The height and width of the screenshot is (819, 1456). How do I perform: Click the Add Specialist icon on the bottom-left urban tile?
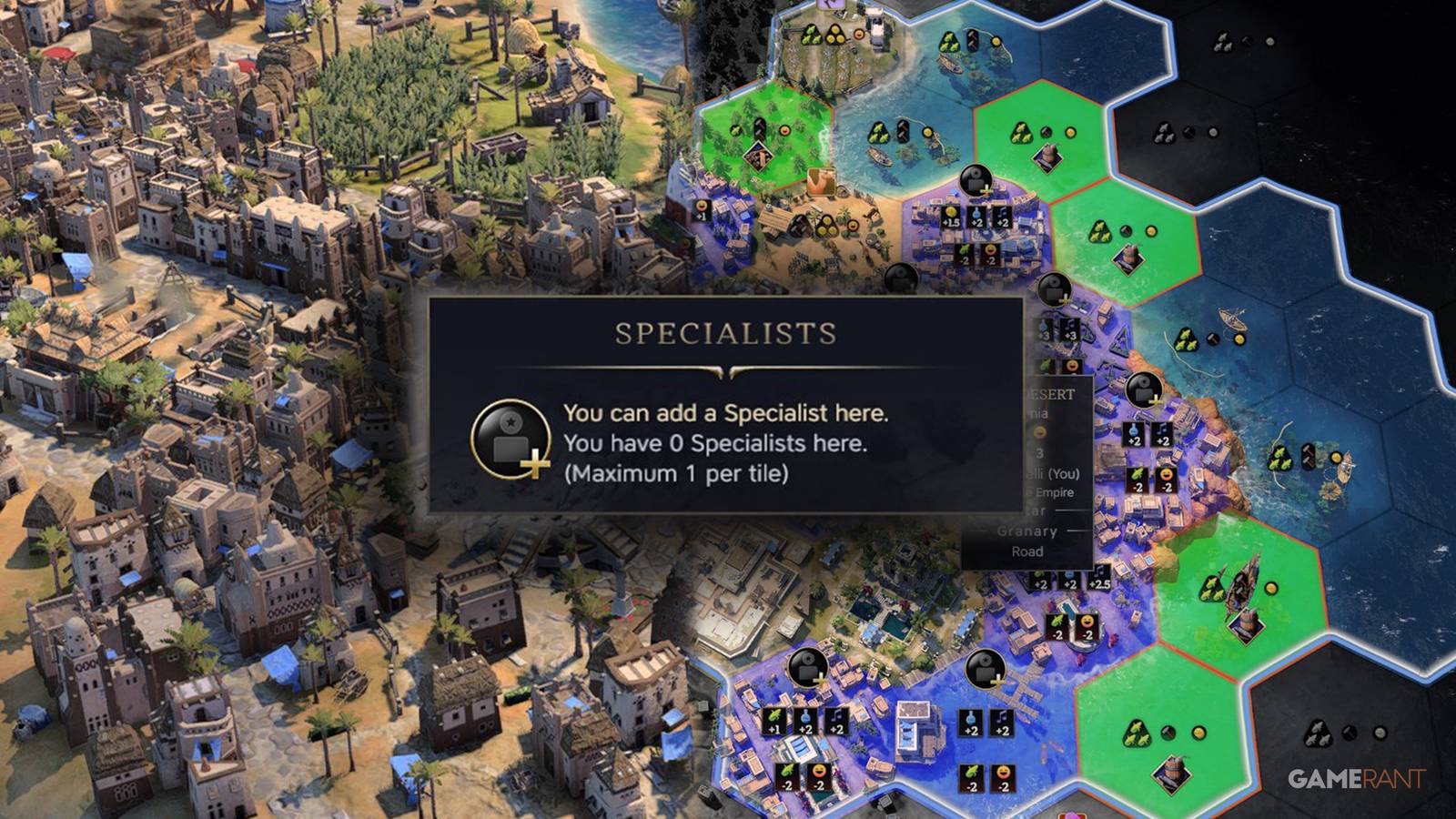pos(809,670)
